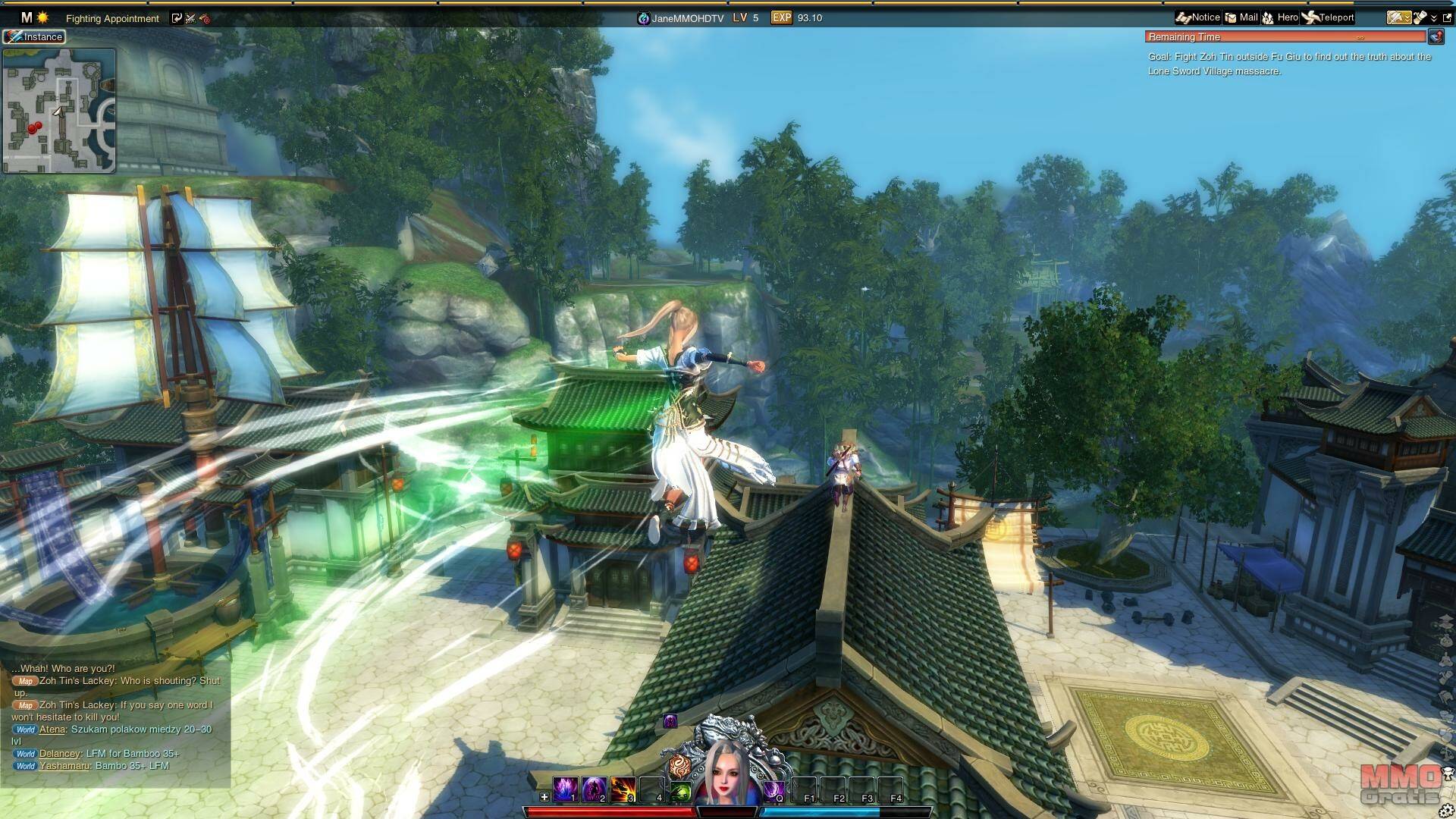Open the Notice panel
Image resolution: width=1456 pixels, height=819 pixels.
click(x=1198, y=17)
